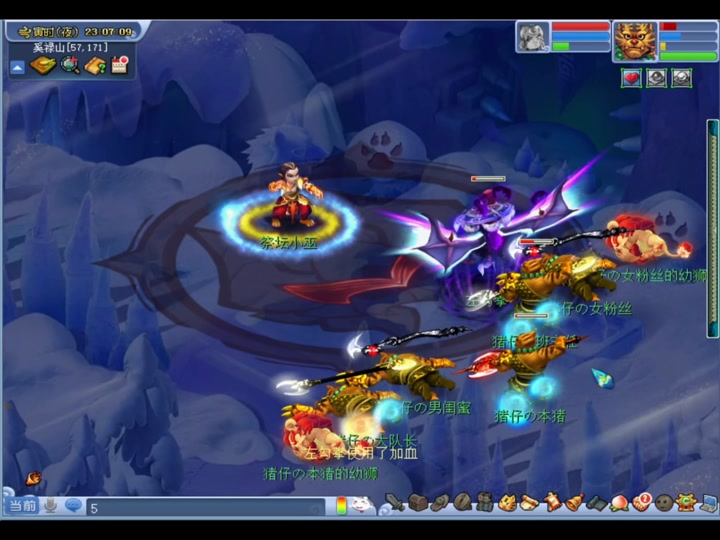This screenshot has height=540, width=720.
Task: Toggle the microphone voice chat button
Action: [50, 506]
